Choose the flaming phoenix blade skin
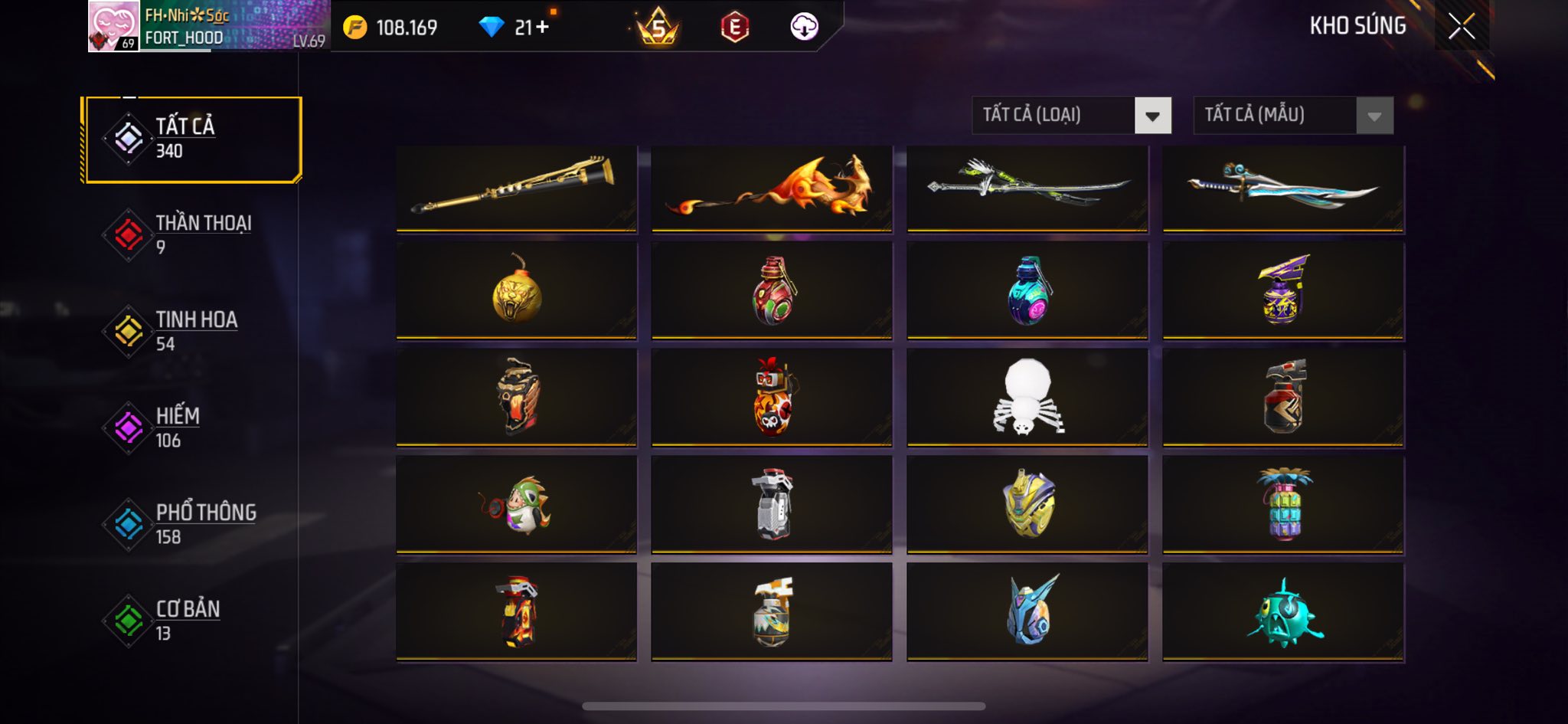 772,188
